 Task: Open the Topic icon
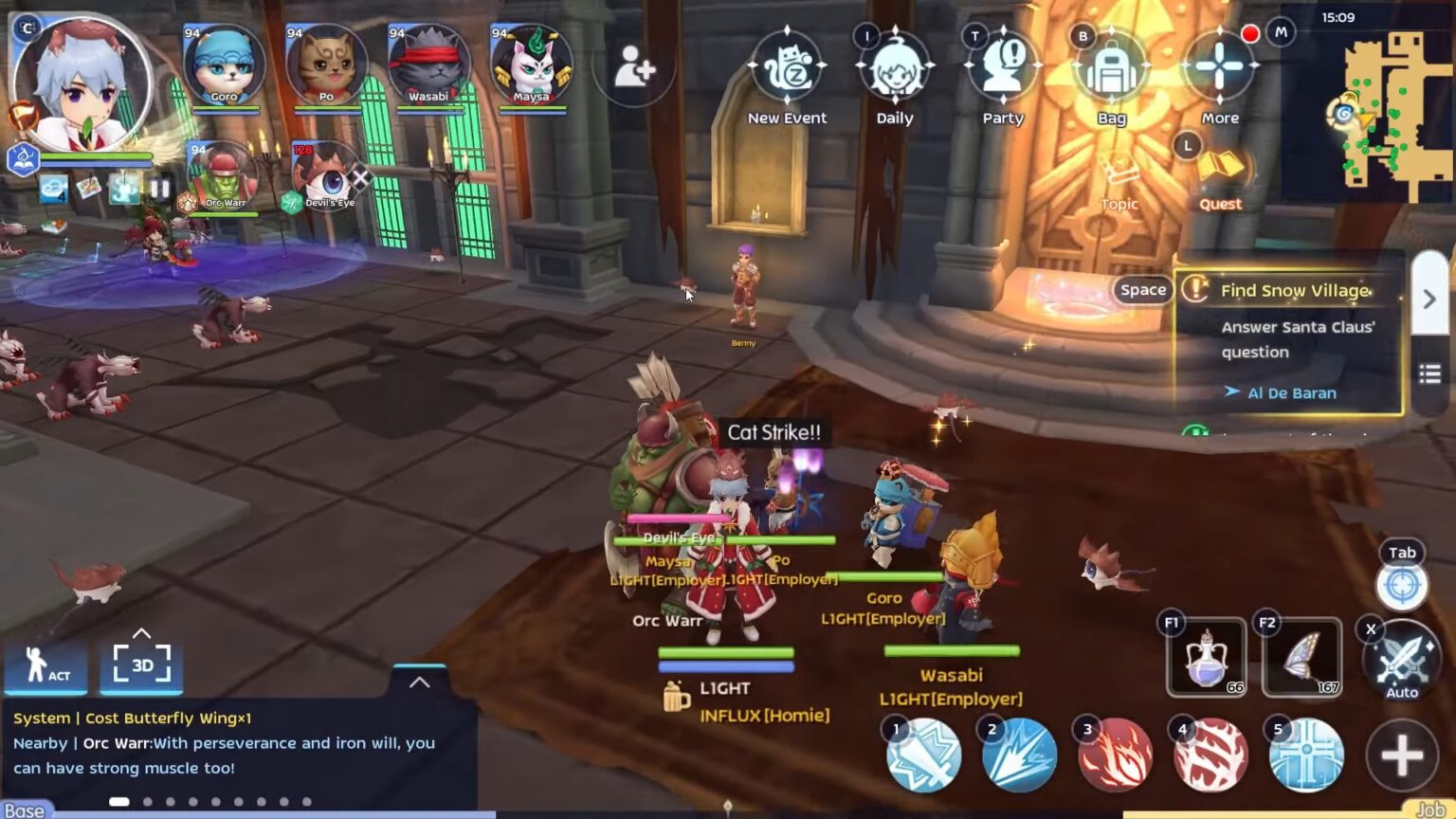1119,171
